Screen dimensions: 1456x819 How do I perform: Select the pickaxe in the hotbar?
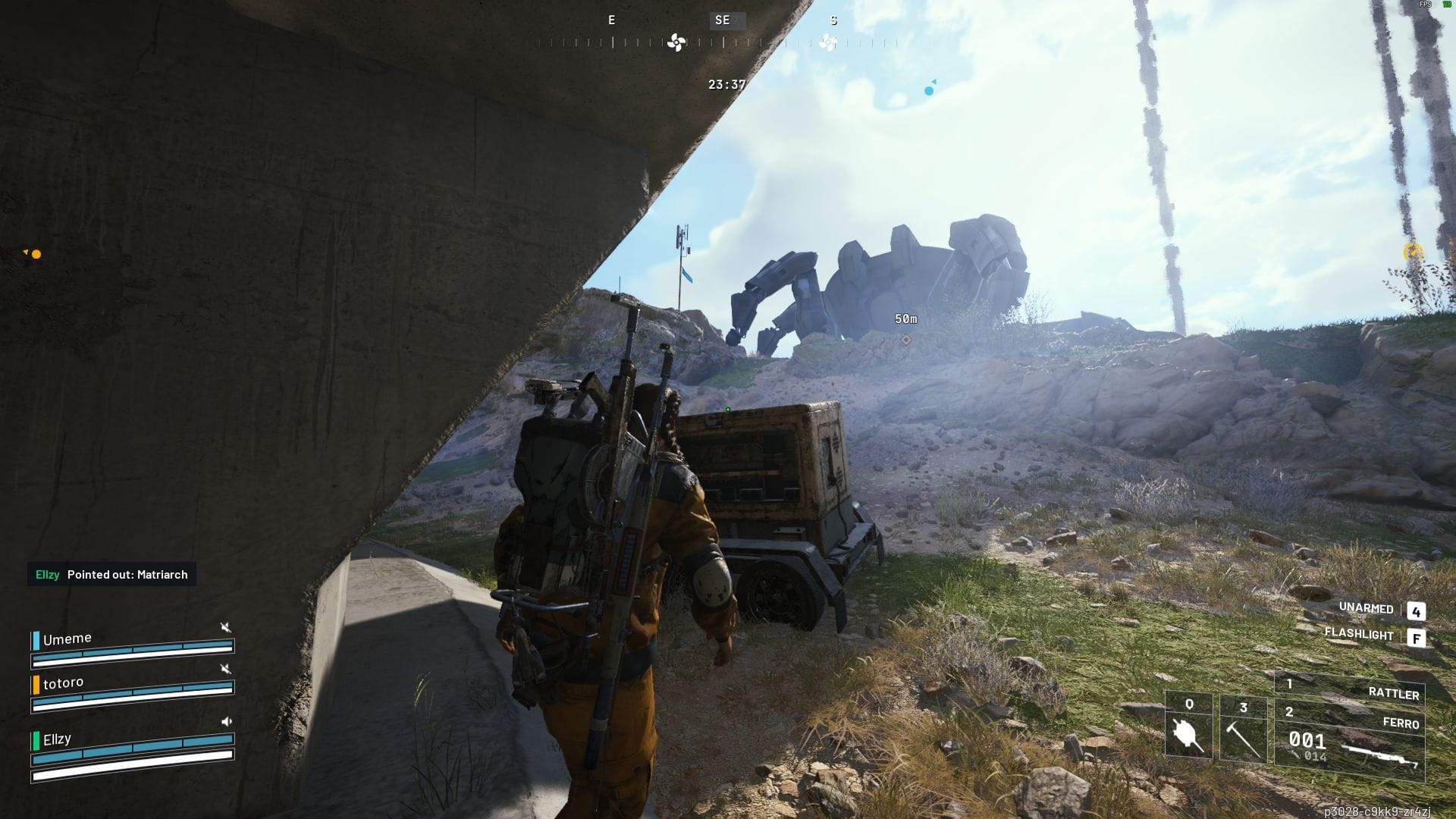click(x=1242, y=726)
